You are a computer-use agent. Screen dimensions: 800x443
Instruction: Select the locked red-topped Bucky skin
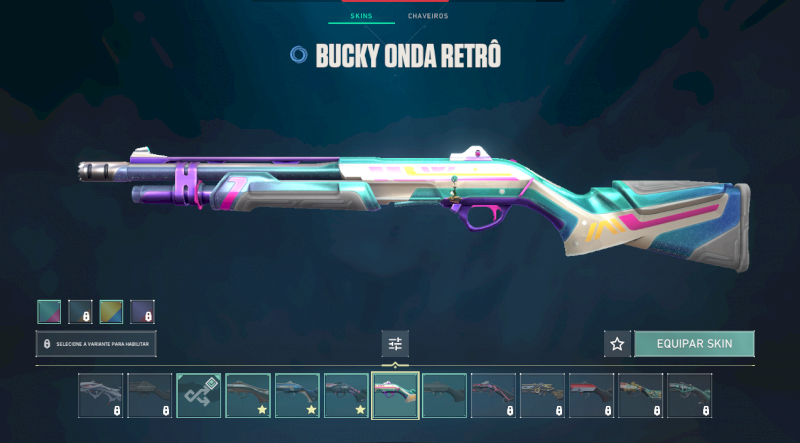coord(591,395)
